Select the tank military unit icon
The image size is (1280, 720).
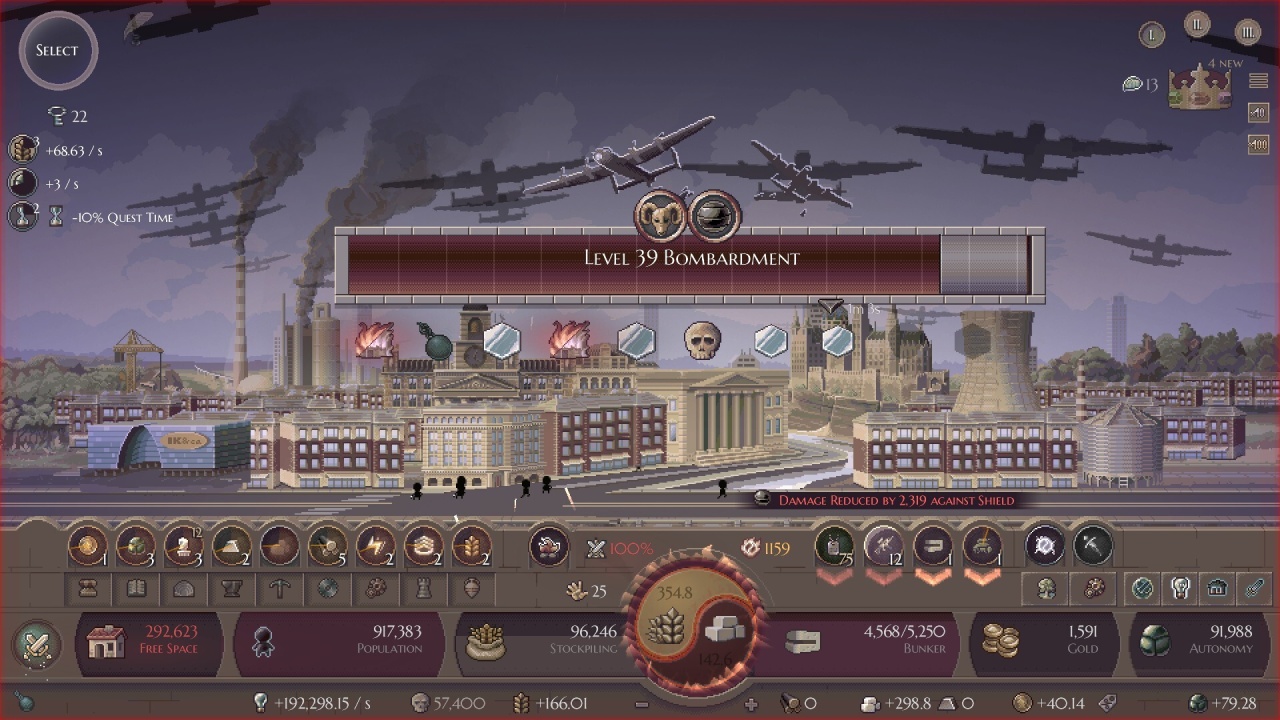980,547
